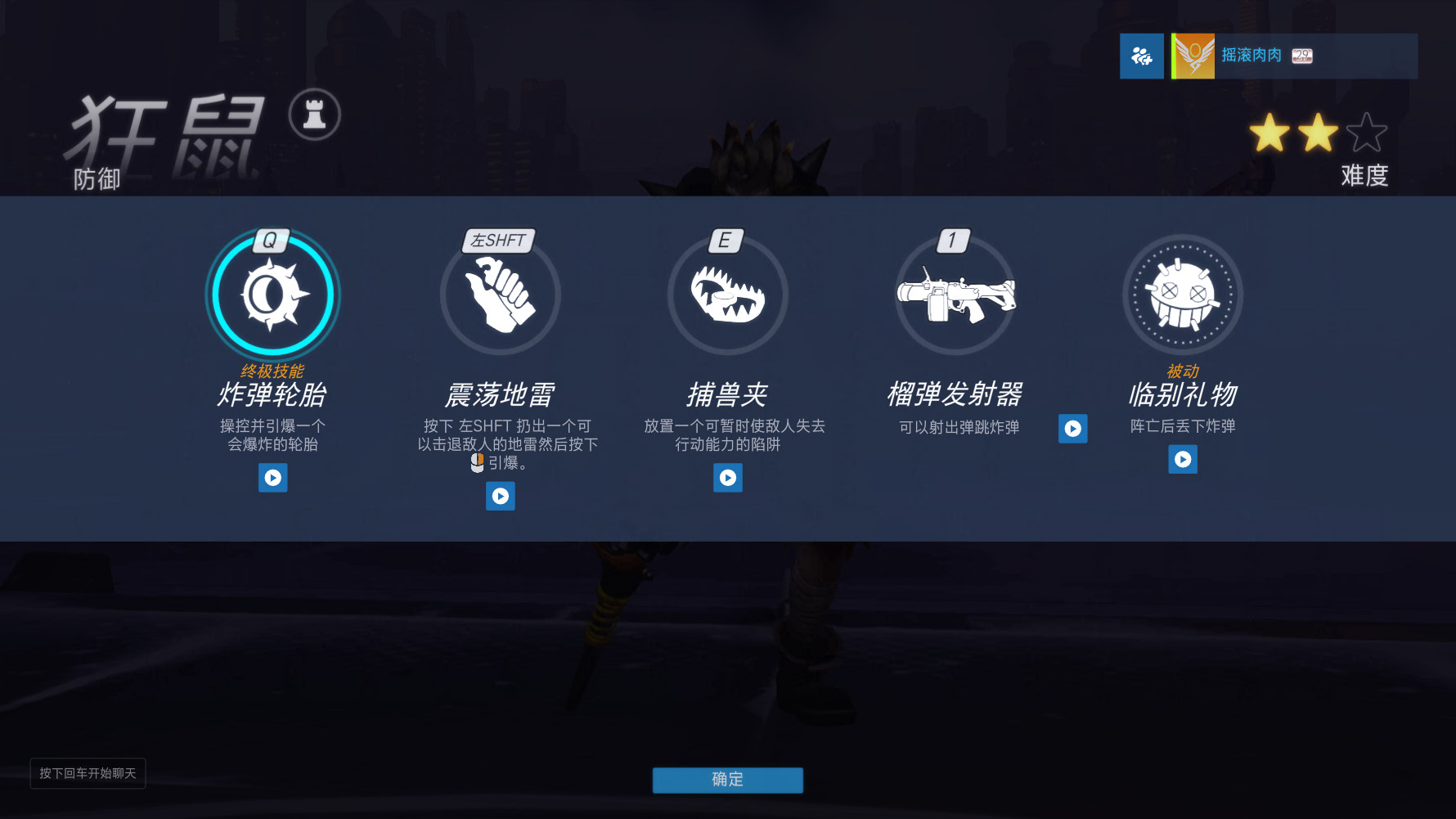The width and height of the screenshot is (1456, 819).
Task: Click the first filled difficulty star
Action: coord(1270,133)
